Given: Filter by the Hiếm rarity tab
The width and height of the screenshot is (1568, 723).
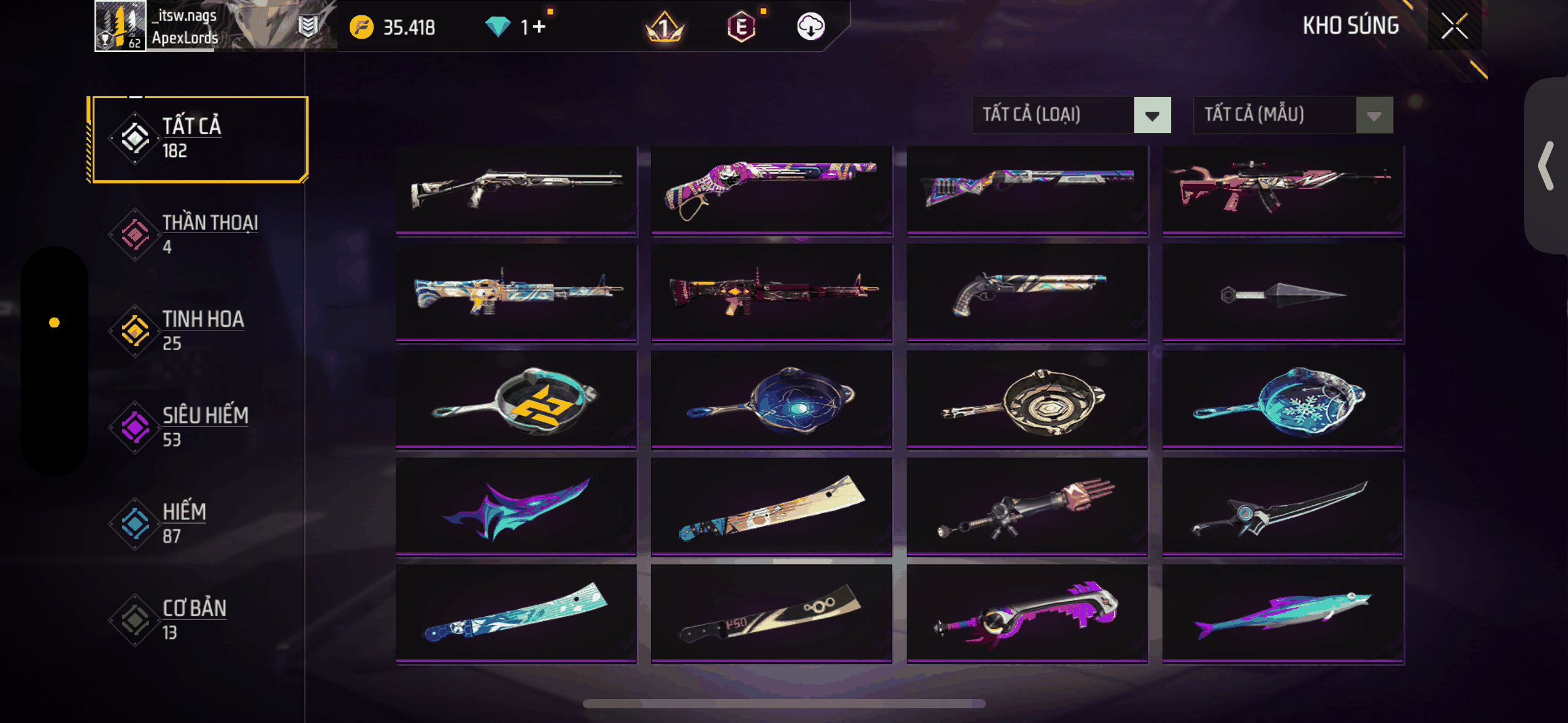Looking at the screenshot, I should coord(198,523).
